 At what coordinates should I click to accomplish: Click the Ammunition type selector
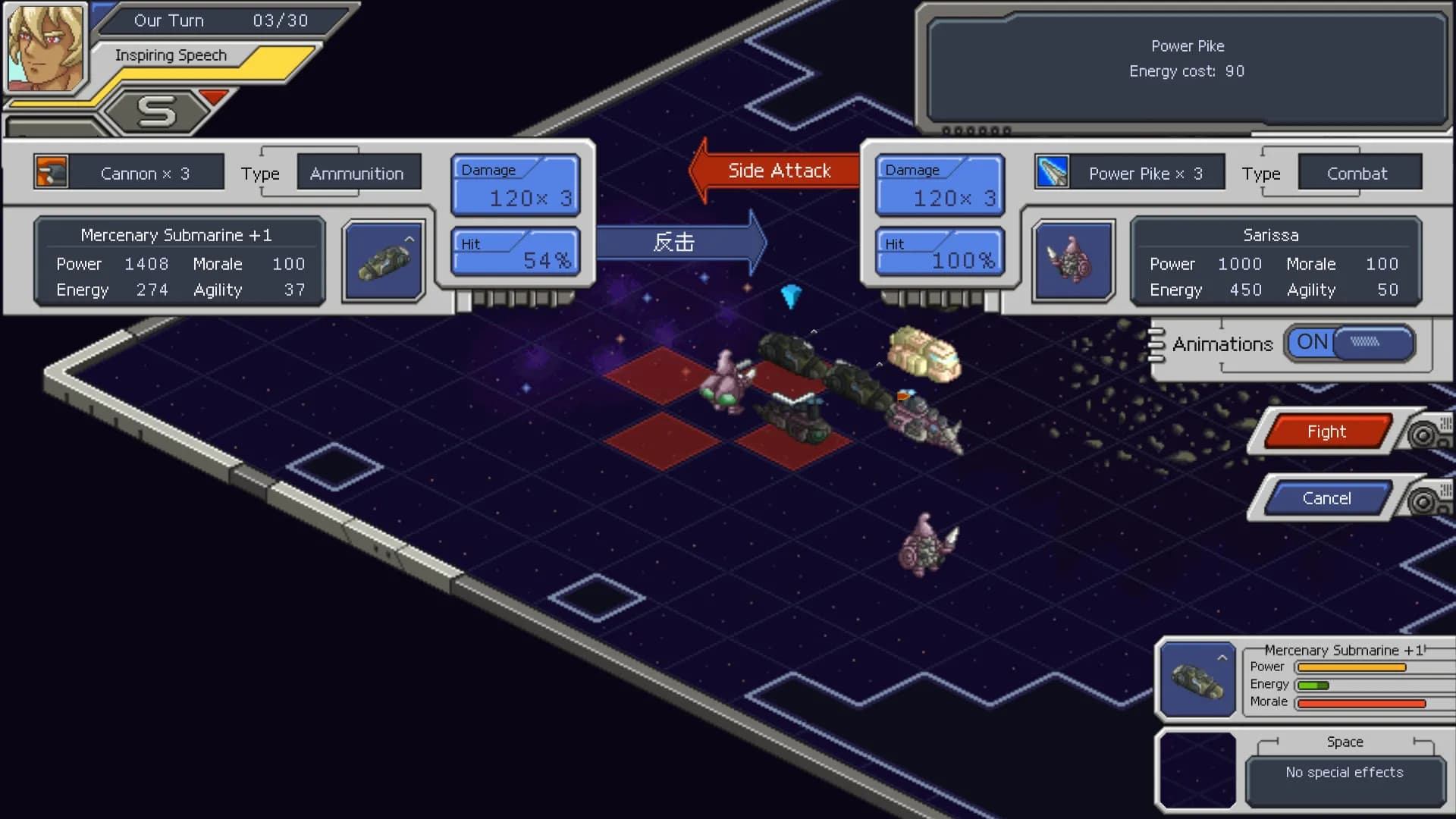click(356, 173)
